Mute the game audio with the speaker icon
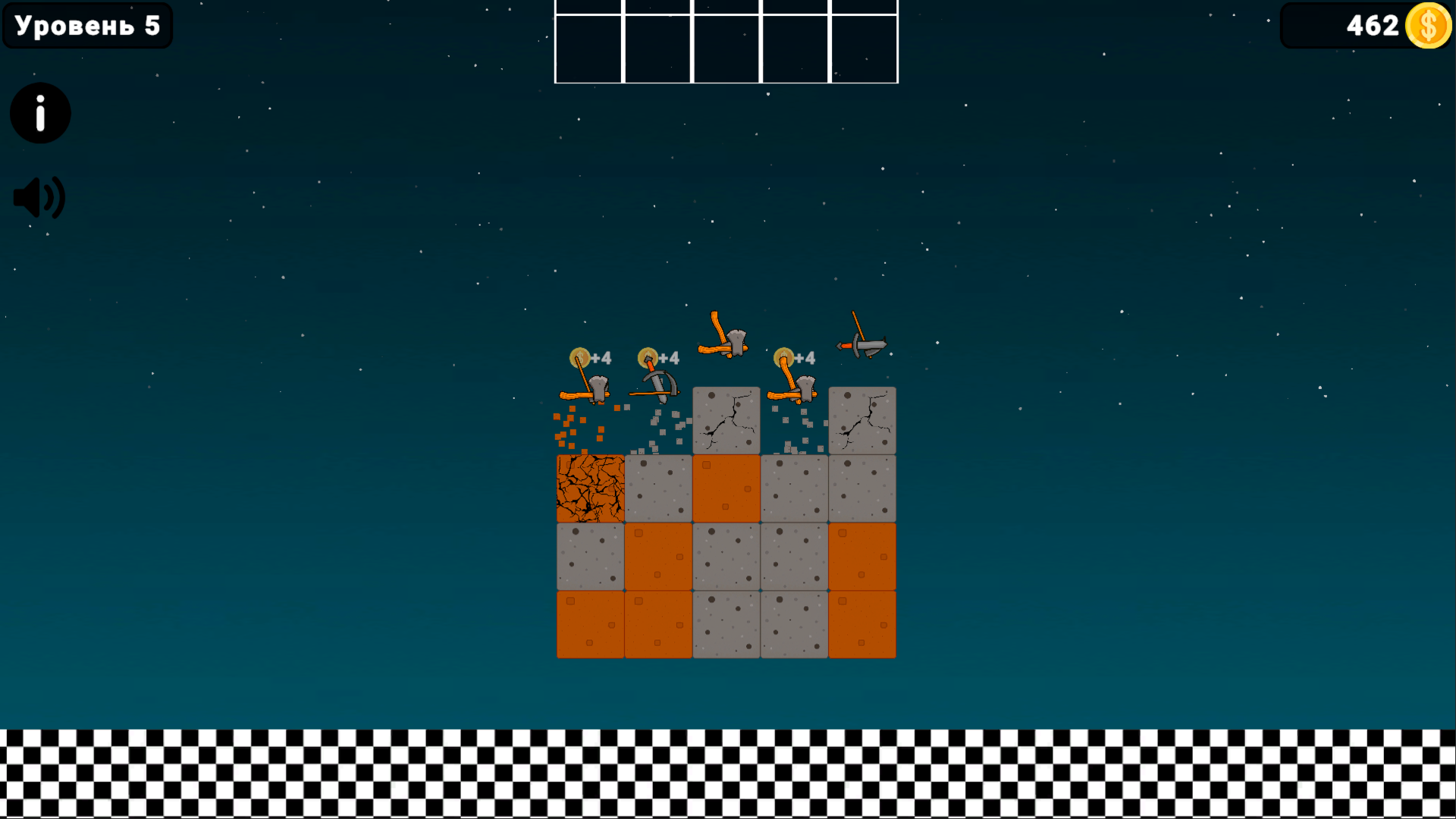 point(39,196)
